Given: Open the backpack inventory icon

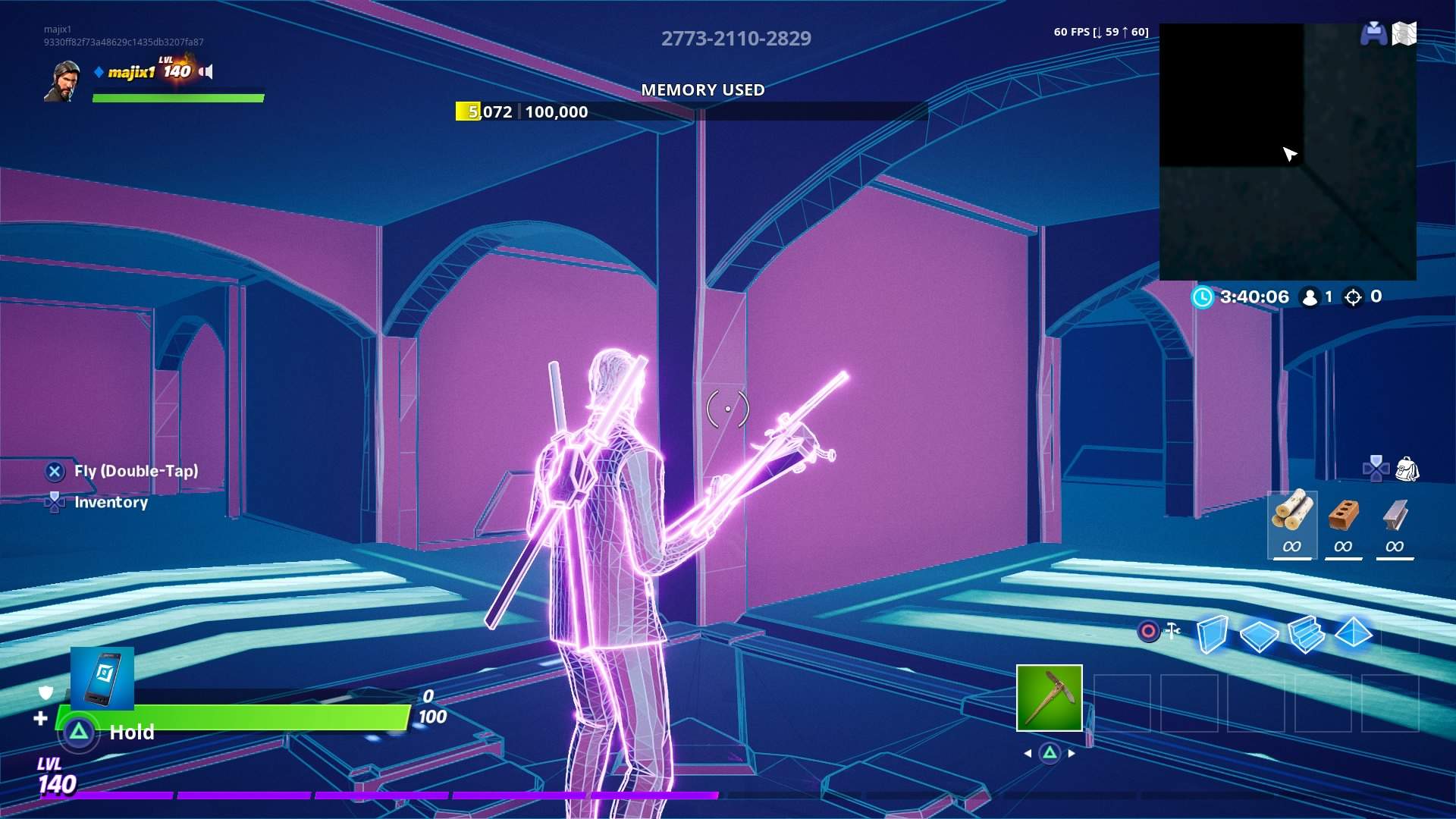Looking at the screenshot, I should click(x=1408, y=470).
